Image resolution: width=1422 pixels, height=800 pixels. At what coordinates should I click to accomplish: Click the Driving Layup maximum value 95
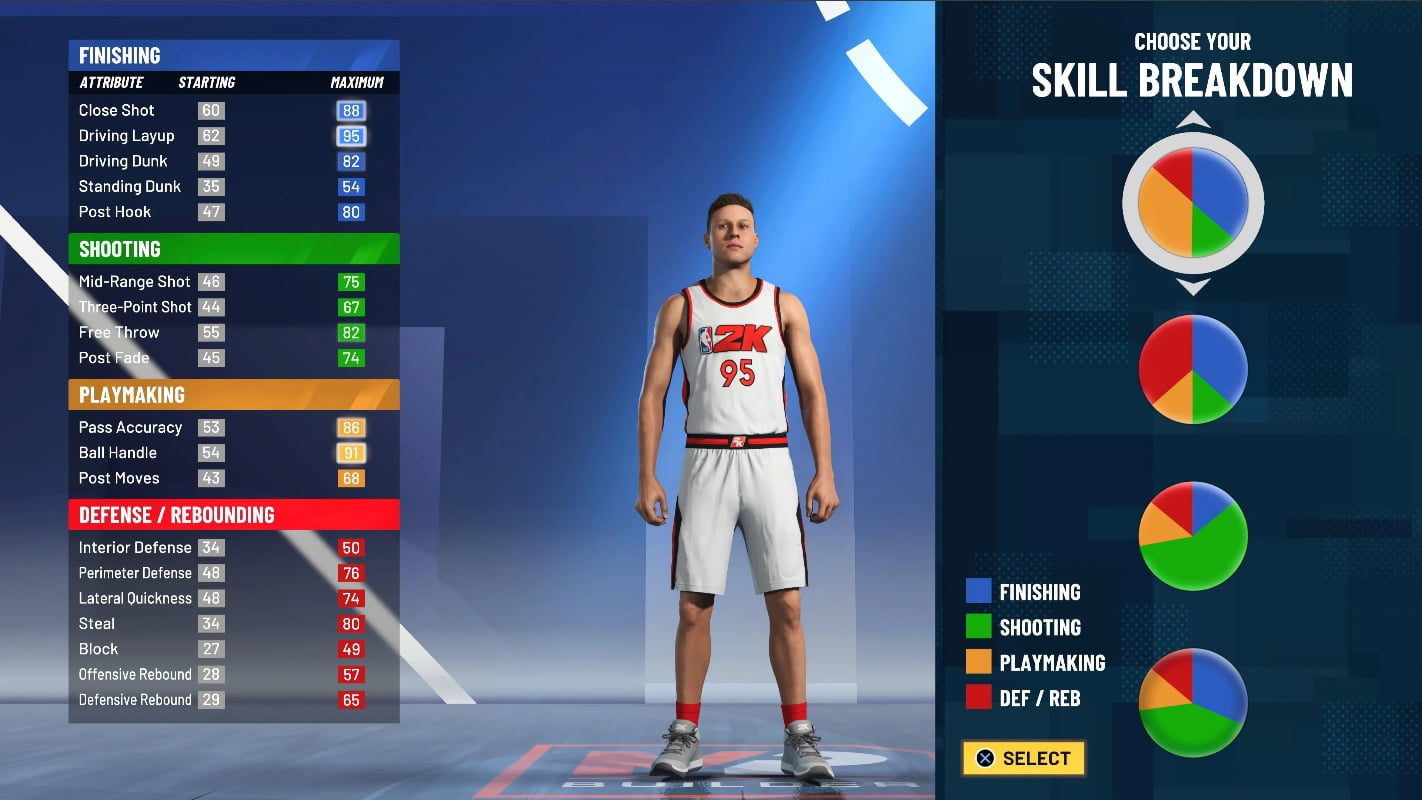pyautogui.click(x=350, y=135)
